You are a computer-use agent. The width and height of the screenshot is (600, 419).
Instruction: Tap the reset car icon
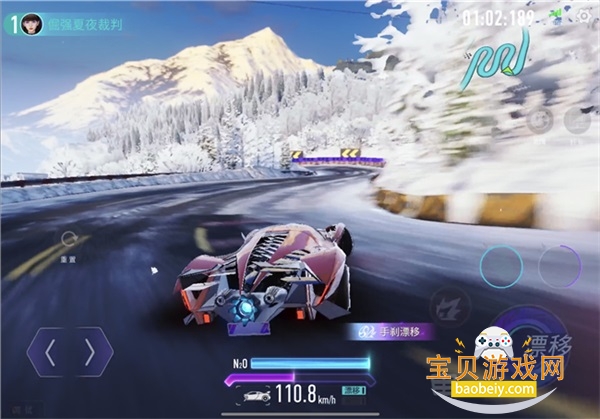[69, 240]
